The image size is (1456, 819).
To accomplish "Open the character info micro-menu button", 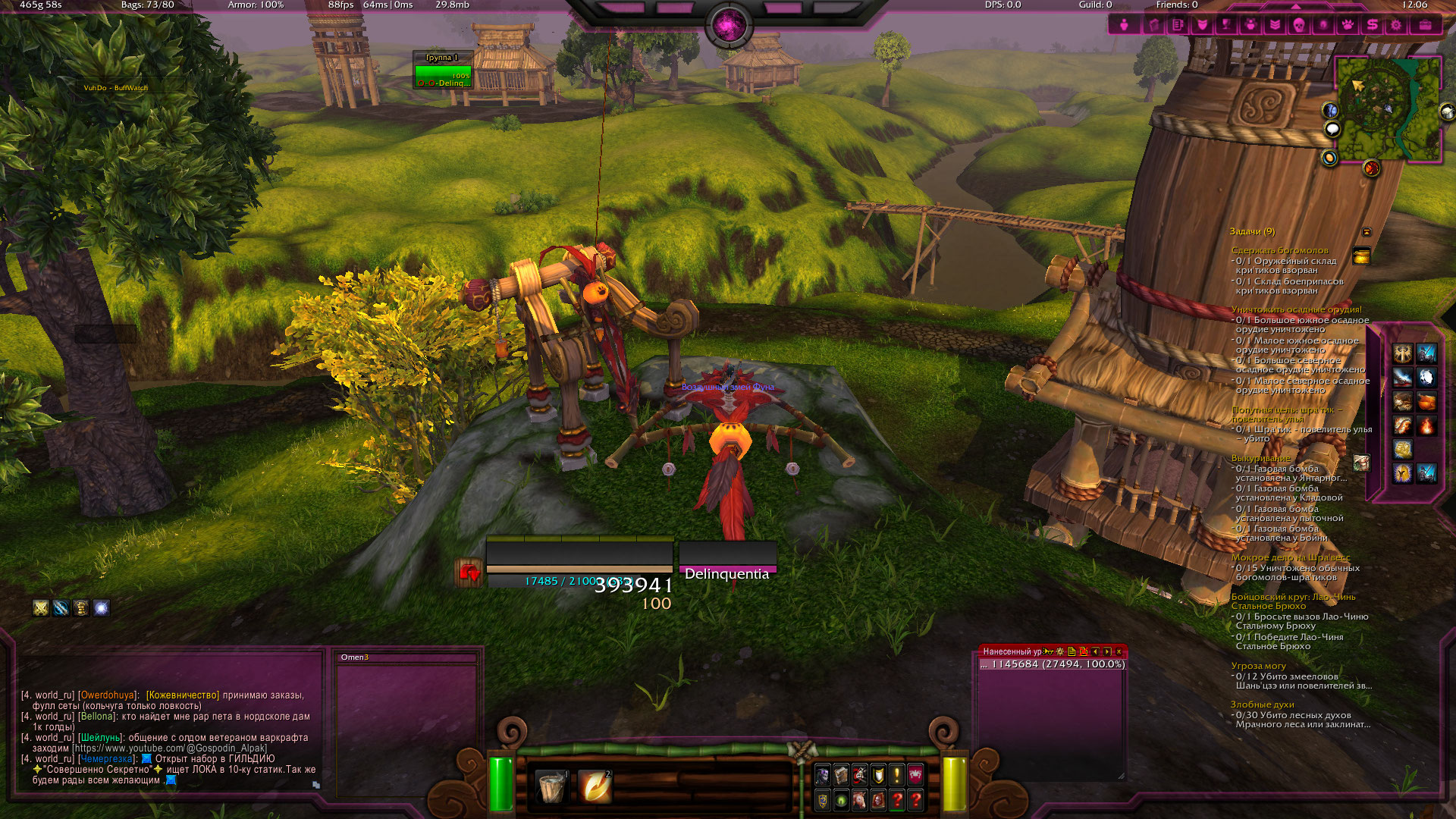I will click(x=1124, y=25).
